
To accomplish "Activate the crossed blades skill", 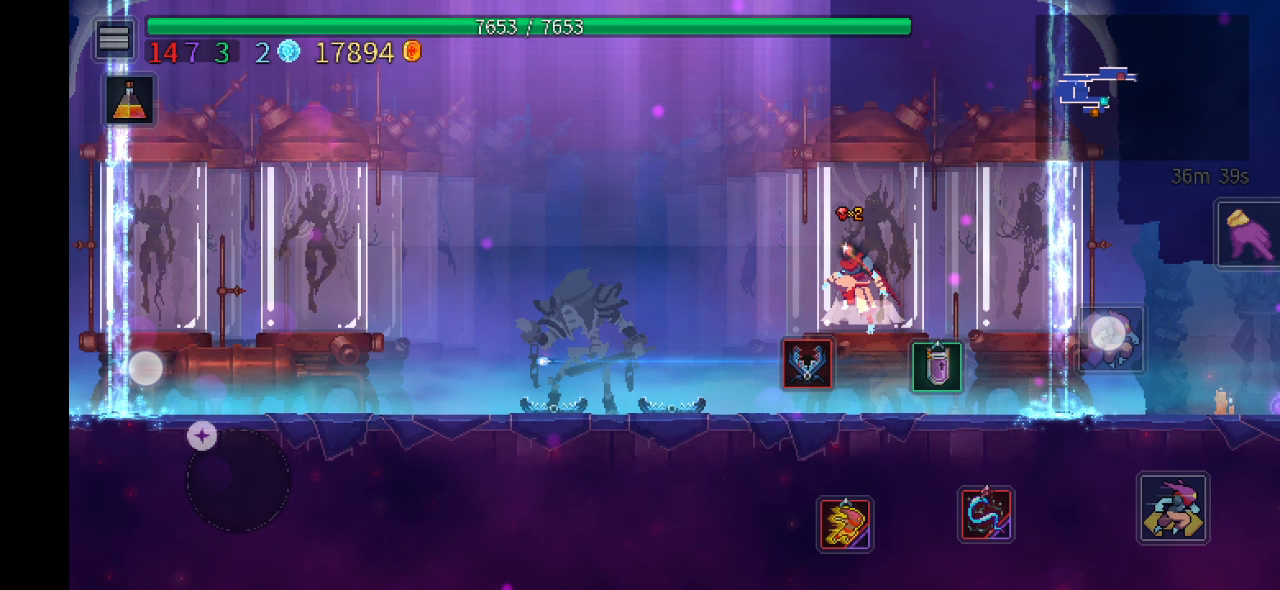I will coord(808,363).
